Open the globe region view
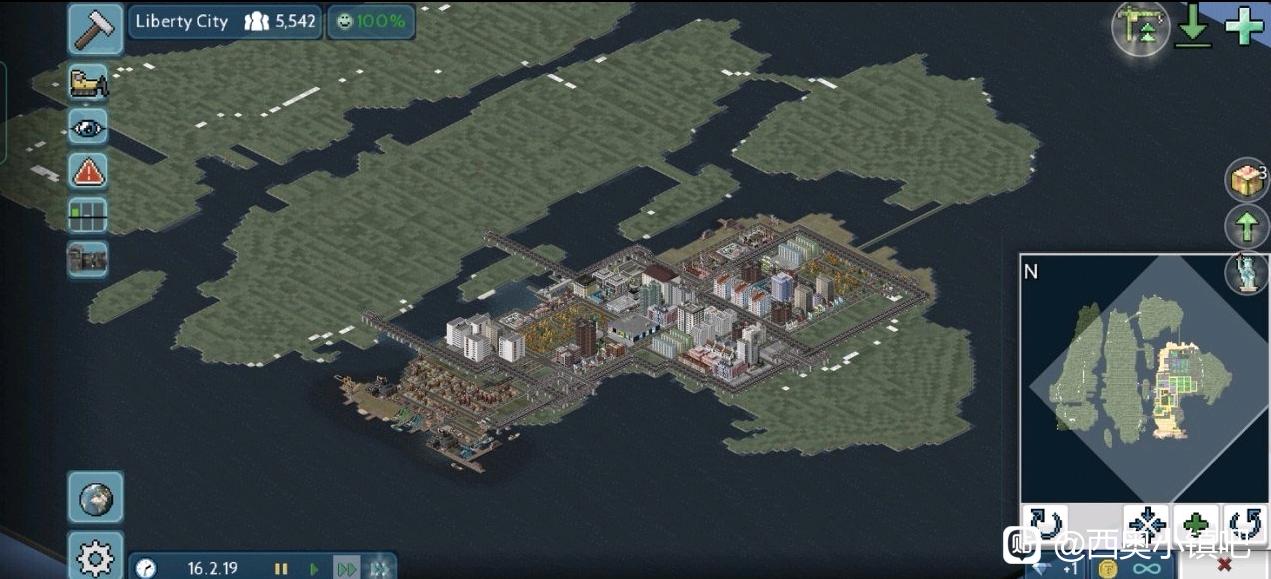Image resolution: width=1271 pixels, height=579 pixels. pyautogui.click(x=96, y=497)
